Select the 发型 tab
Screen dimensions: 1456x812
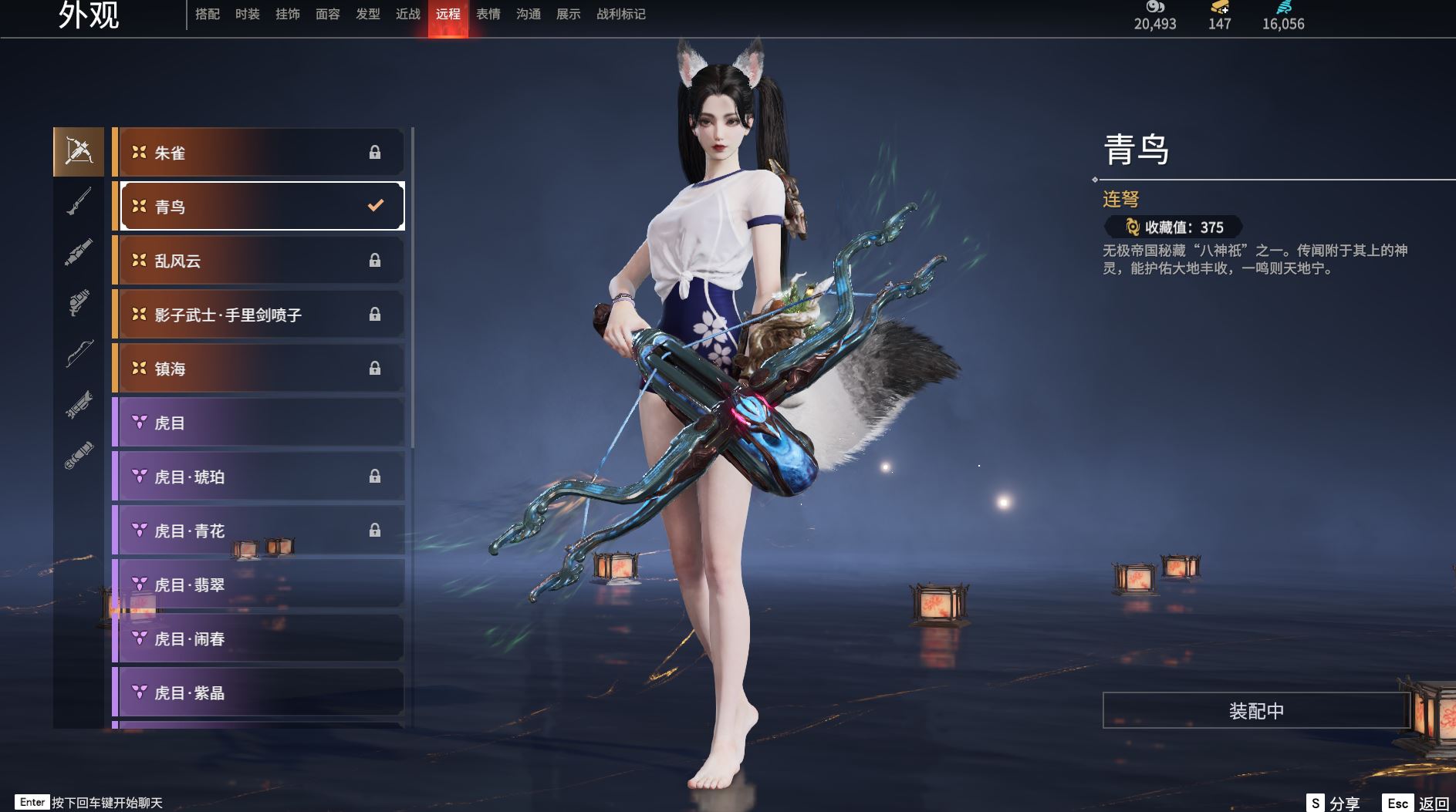coord(368,14)
